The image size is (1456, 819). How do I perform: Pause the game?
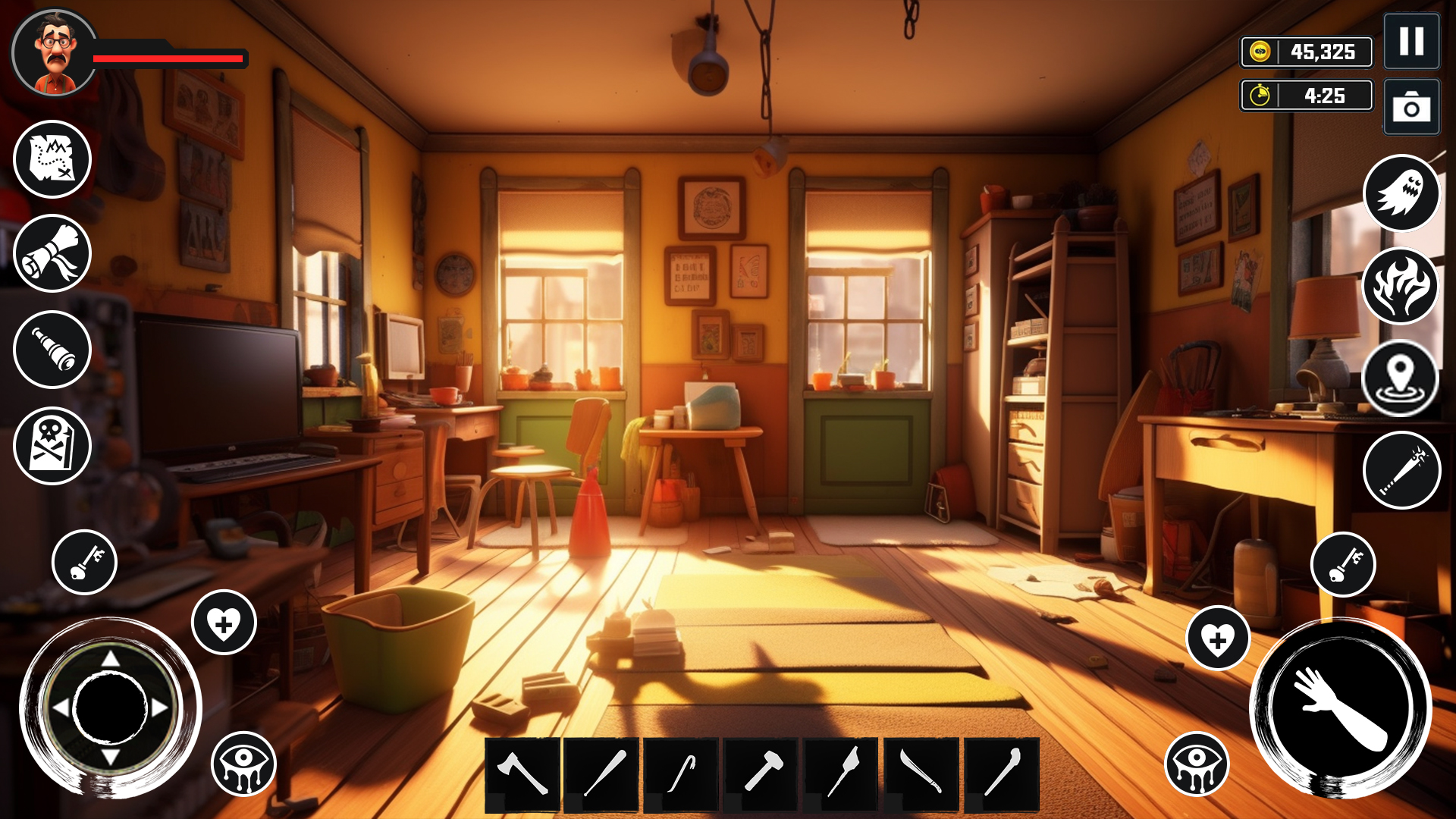pyautogui.click(x=1411, y=42)
